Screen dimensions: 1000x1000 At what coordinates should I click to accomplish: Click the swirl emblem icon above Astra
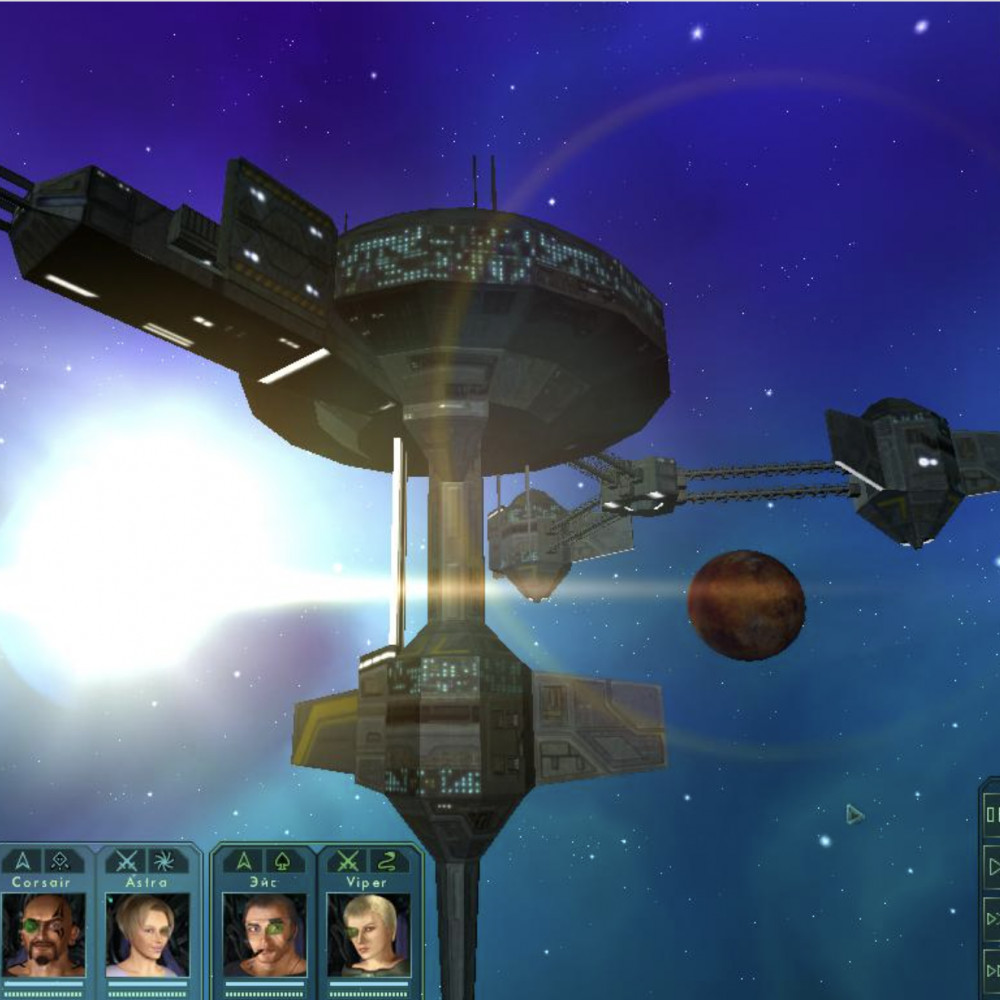coord(164,861)
